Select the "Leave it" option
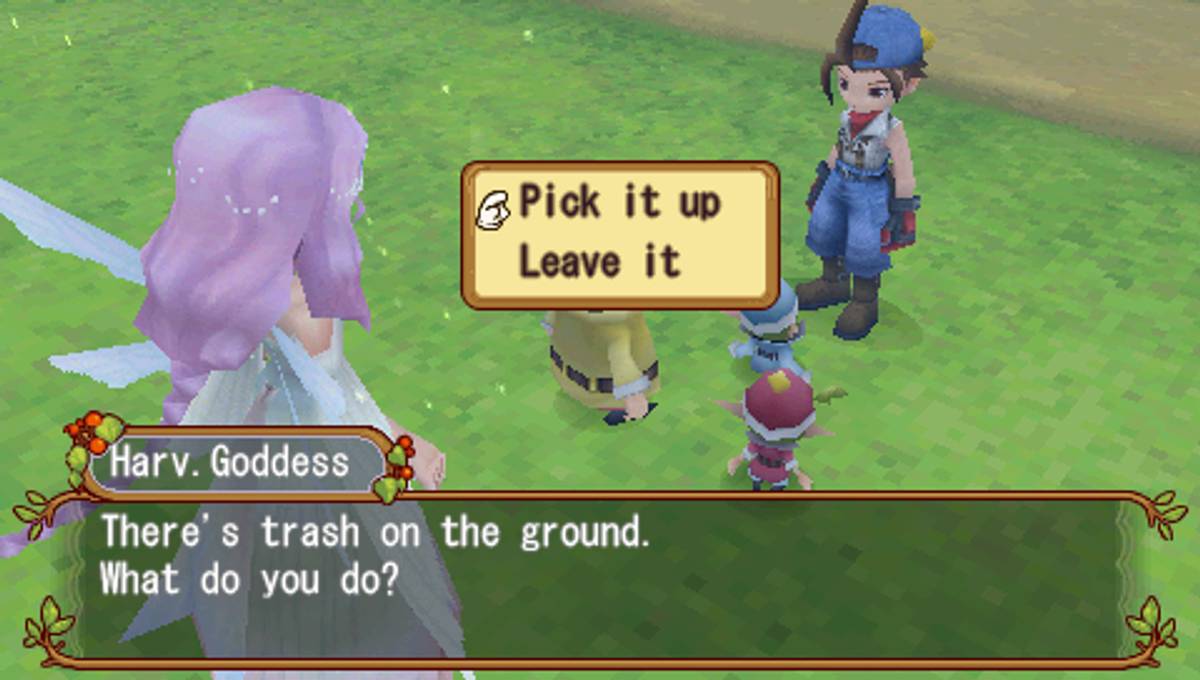The image size is (1200, 680). [599, 263]
